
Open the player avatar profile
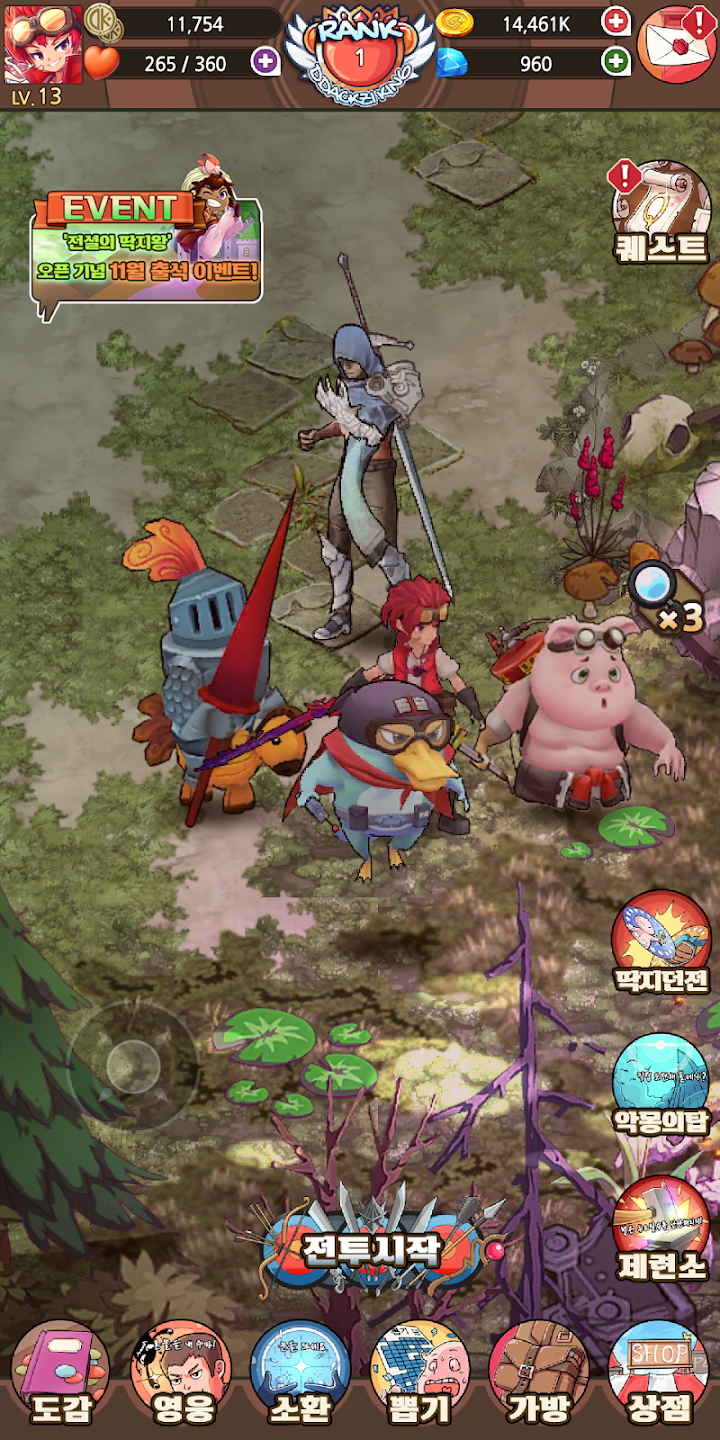click(x=43, y=44)
